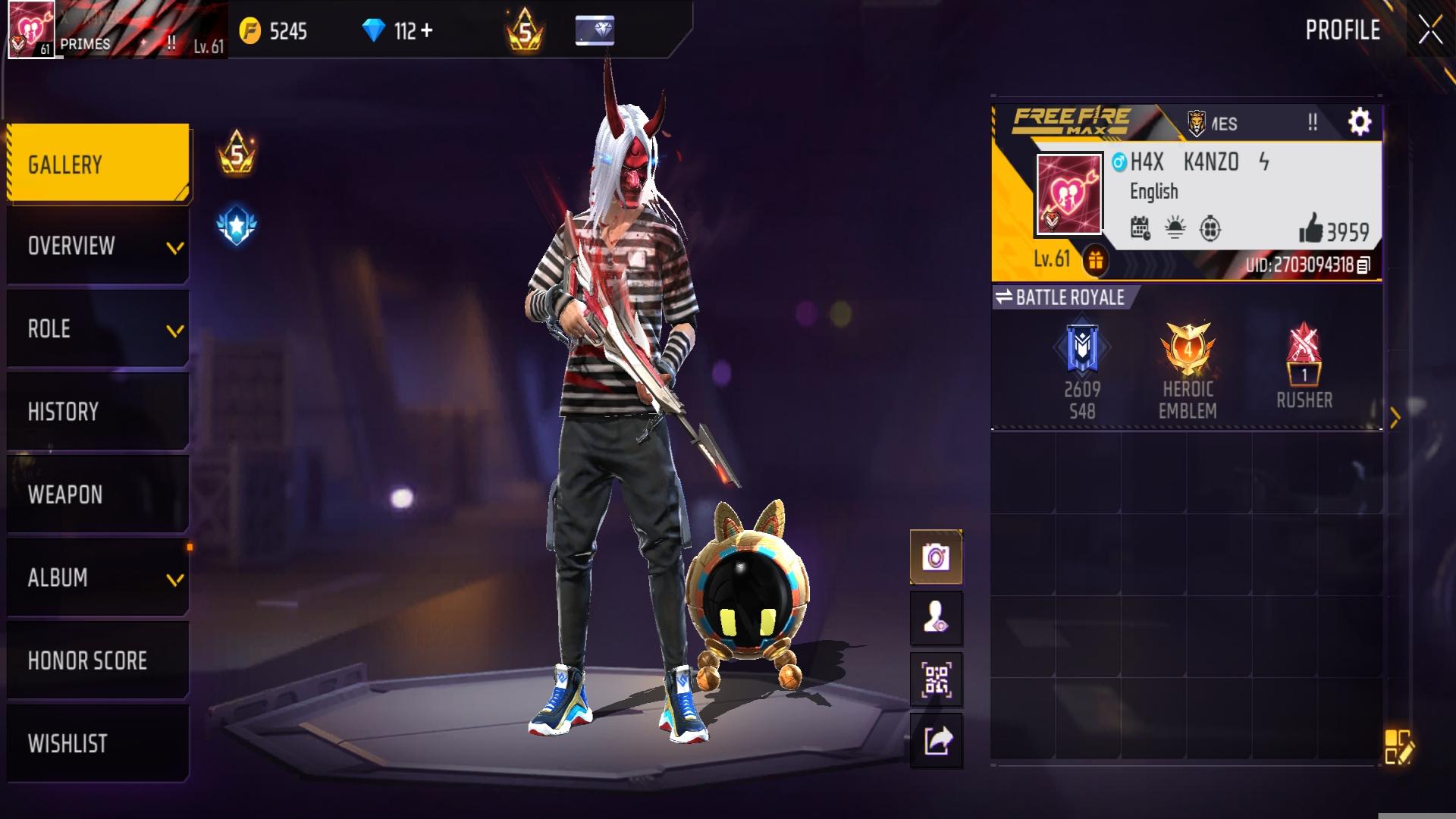Expand the Role menu entry
Screen dimensions: 1456x819
(x=98, y=329)
